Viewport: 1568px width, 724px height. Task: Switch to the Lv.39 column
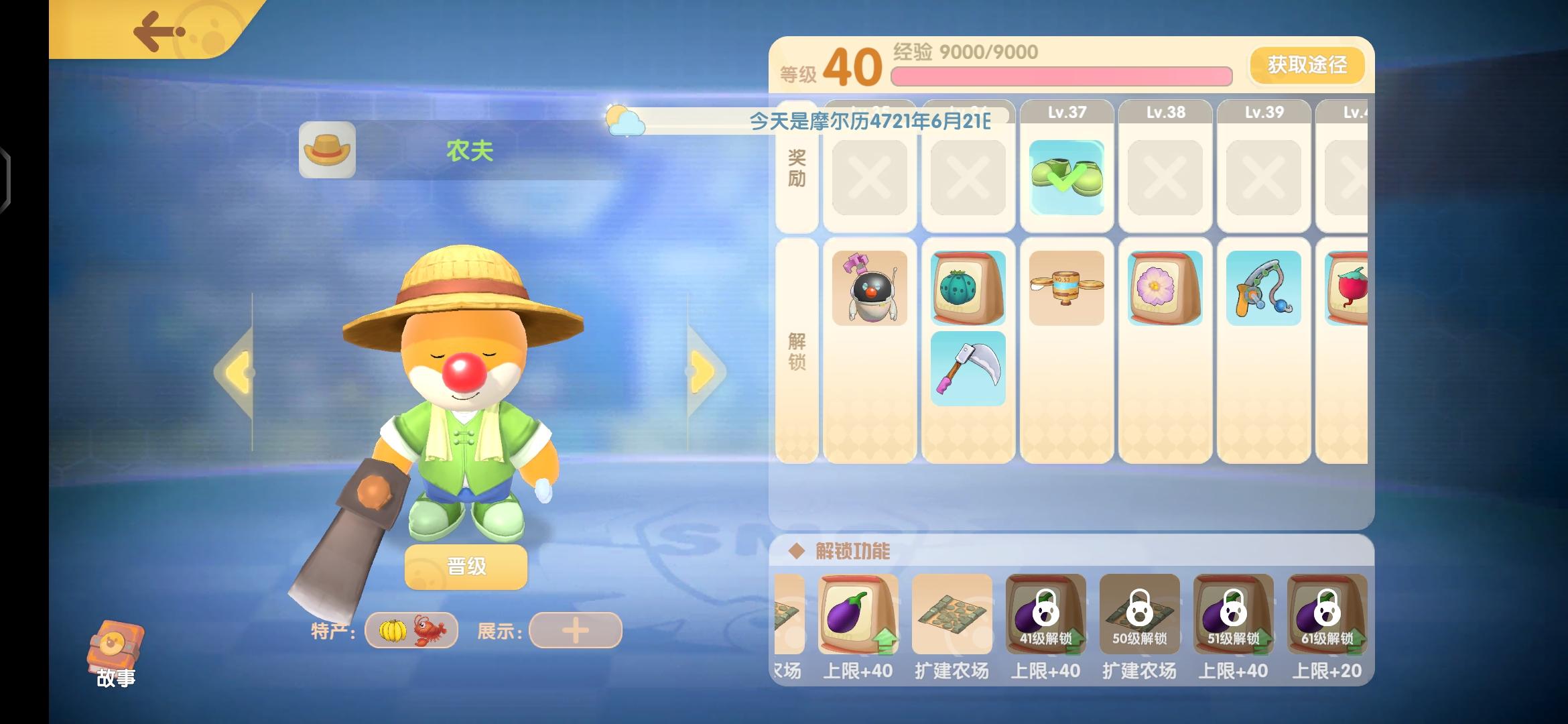point(1263,112)
